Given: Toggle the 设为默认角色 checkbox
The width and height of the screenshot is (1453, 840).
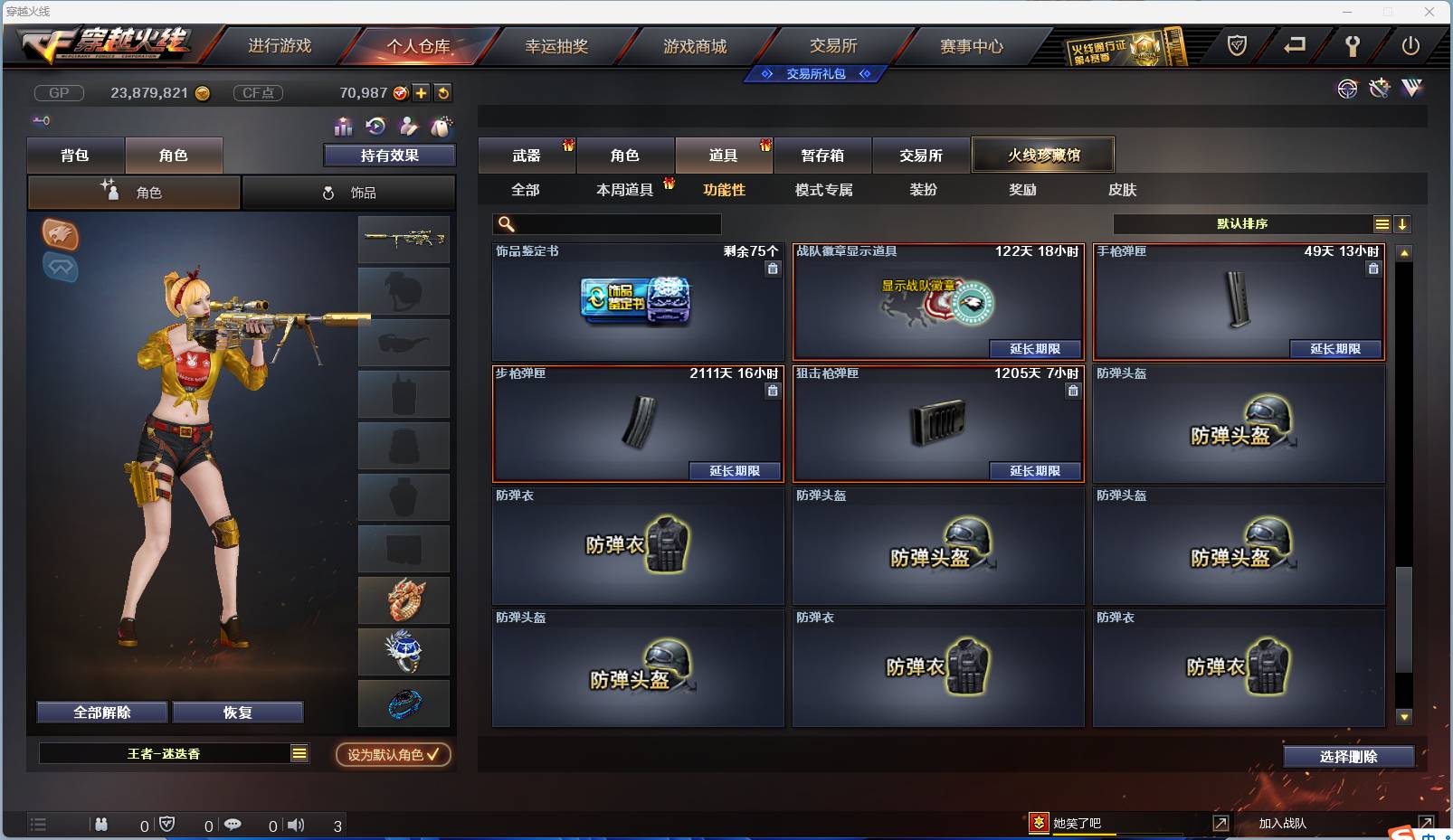Looking at the screenshot, I should 393,755.
